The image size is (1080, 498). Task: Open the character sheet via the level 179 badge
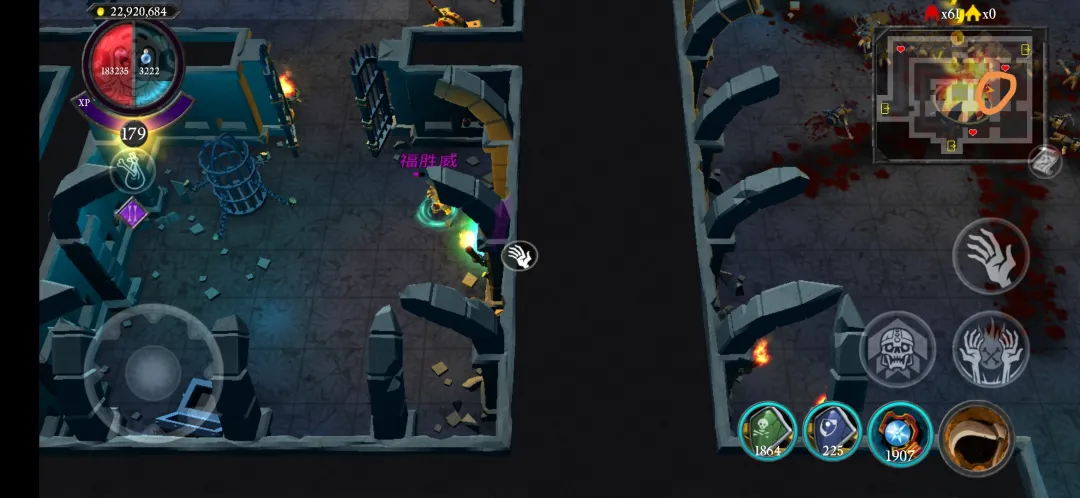[x=133, y=133]
